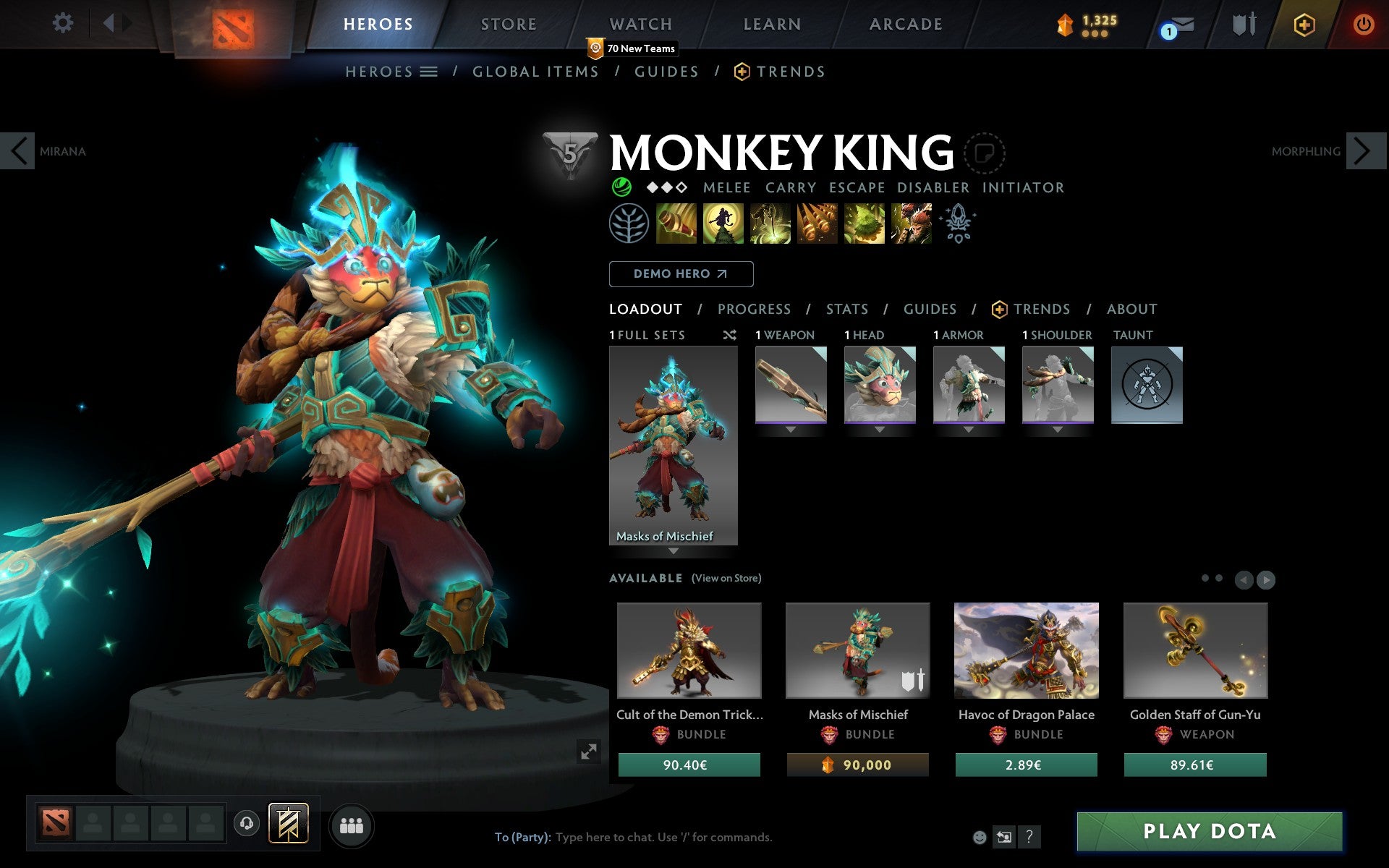Open the Guides section in the sub-menu

[666, 71]
